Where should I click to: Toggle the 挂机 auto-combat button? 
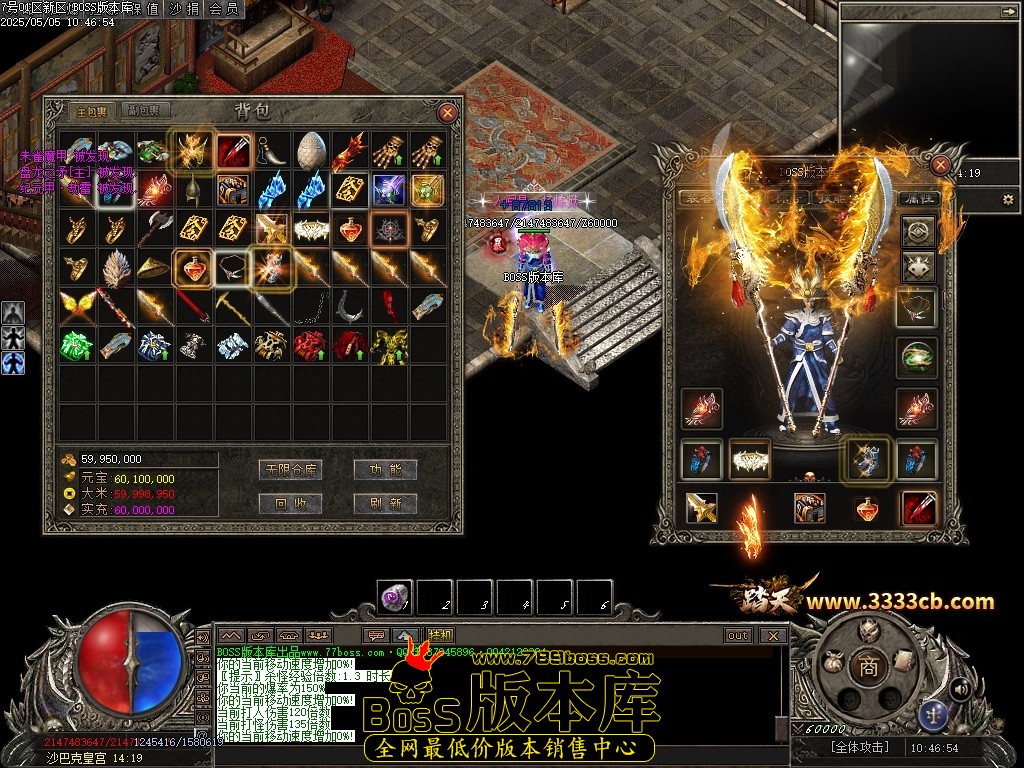(x=439, y=635)
